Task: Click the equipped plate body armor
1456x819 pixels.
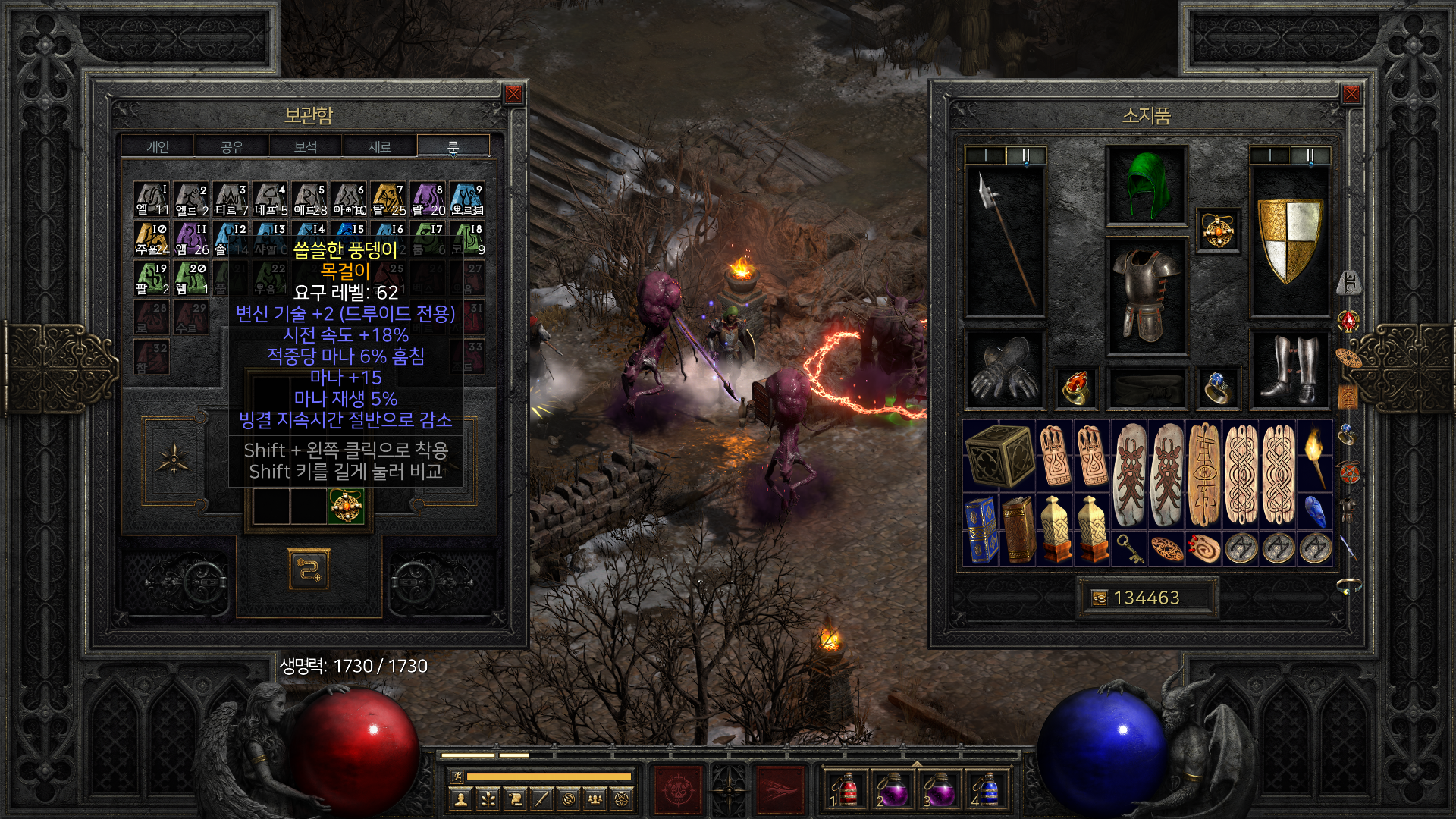Action: (1146, 296)
